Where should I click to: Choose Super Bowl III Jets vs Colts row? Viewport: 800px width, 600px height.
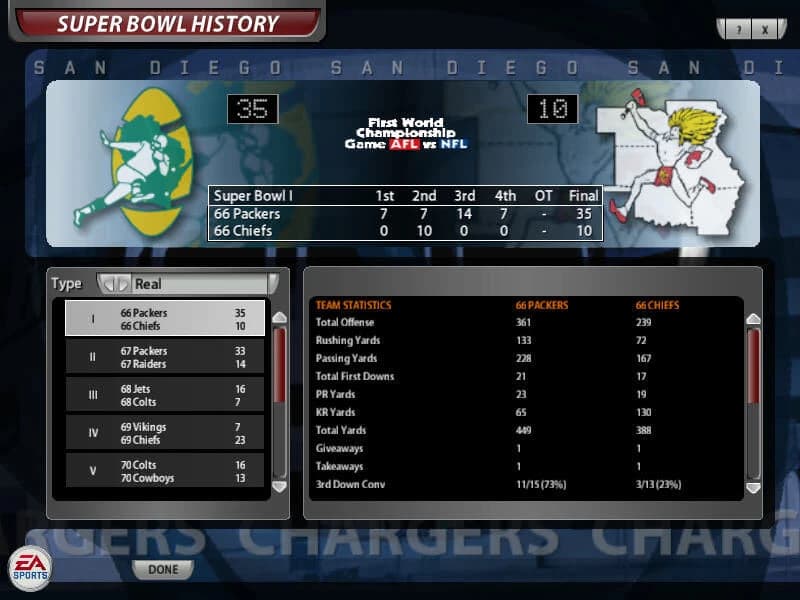[x=165, y=395]
